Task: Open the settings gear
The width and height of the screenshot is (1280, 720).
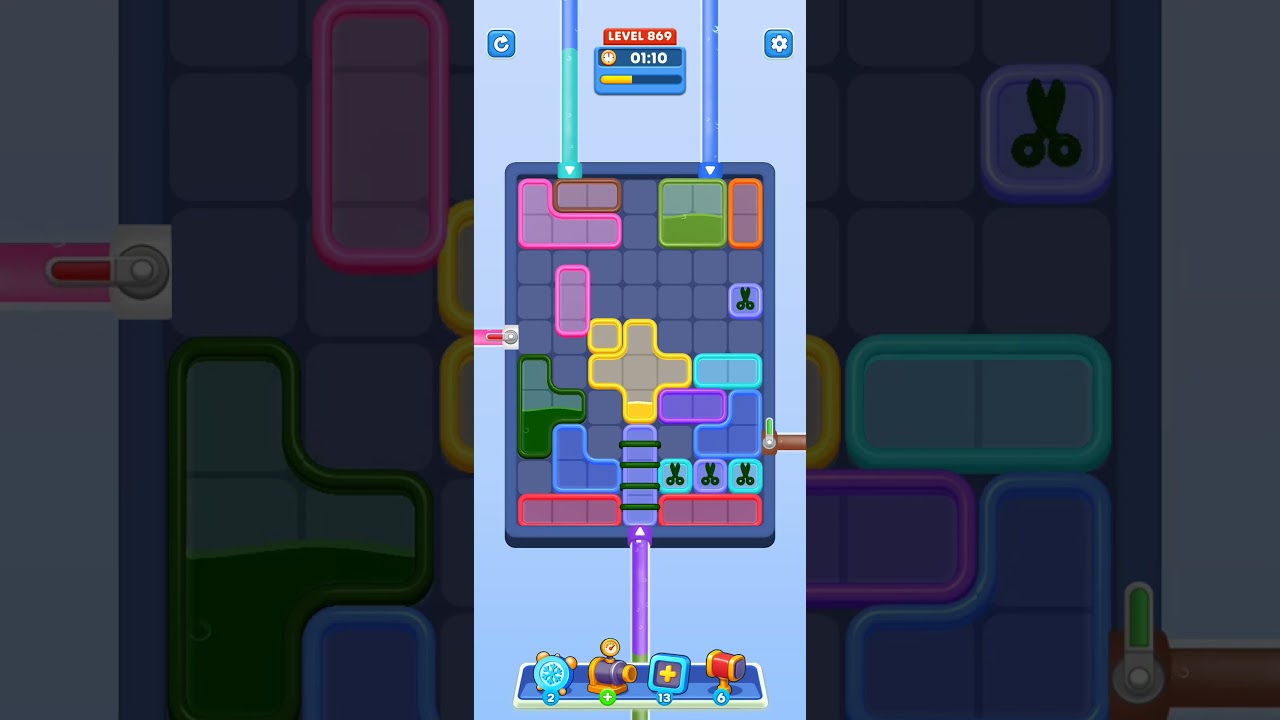Action: (x=779, y=44)
